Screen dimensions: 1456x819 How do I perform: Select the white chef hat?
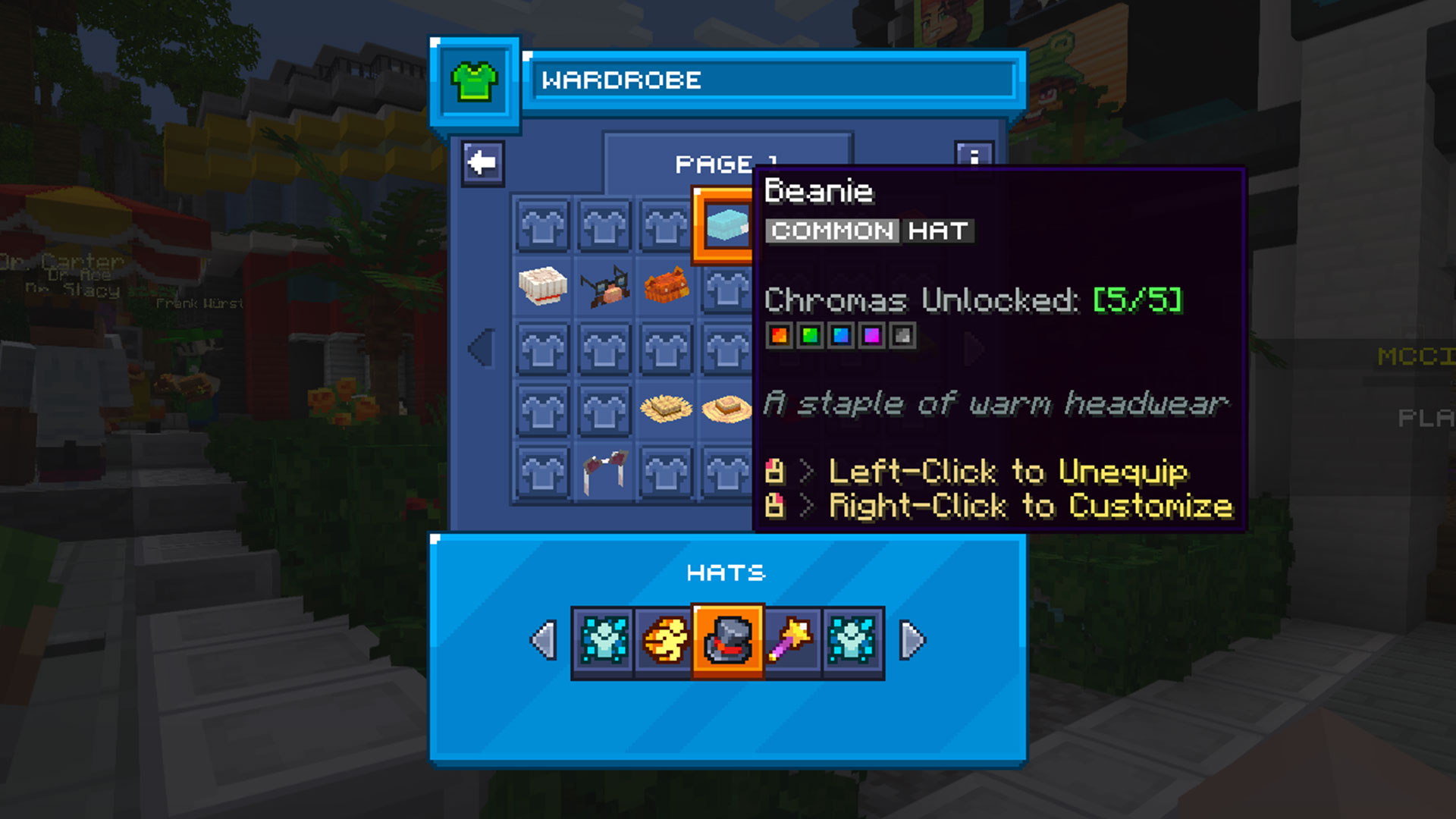click(x=542, y=287)
